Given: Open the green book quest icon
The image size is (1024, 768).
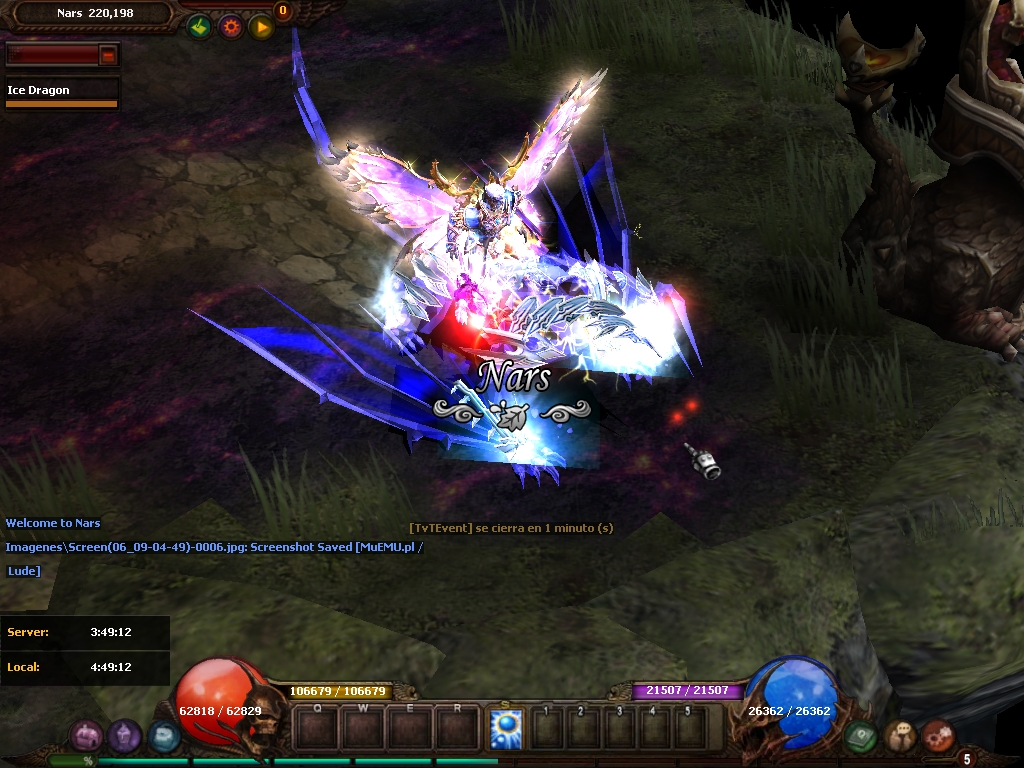Looking at the screenshot, I should coord(860,737).
